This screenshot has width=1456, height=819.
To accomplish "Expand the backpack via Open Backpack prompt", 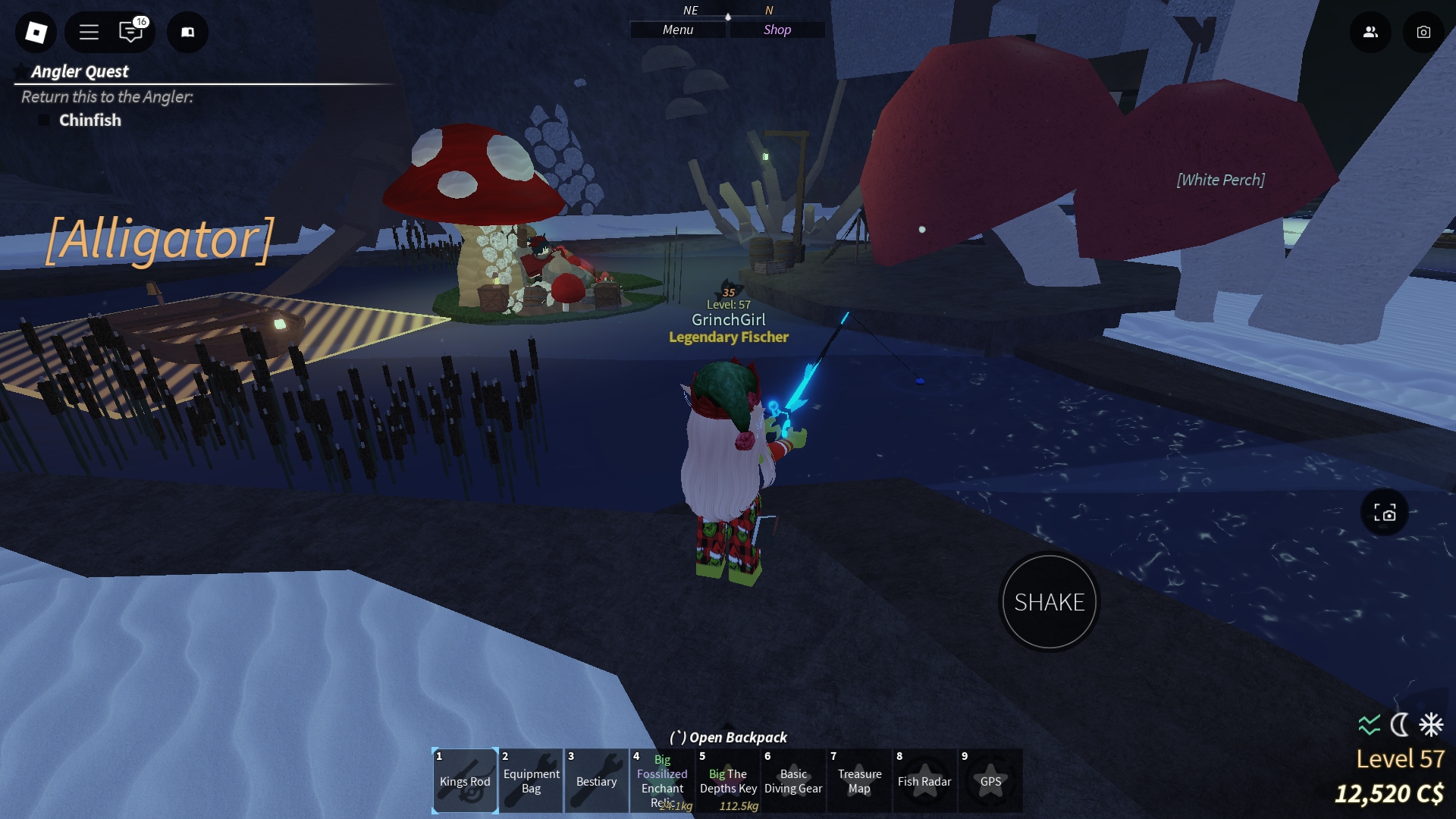I will (727, 736).
